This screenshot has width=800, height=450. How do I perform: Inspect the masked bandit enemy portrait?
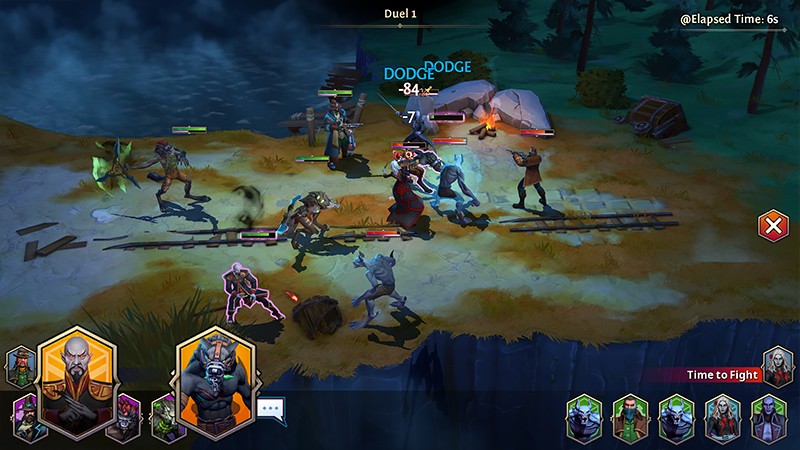tap(629, 417)
